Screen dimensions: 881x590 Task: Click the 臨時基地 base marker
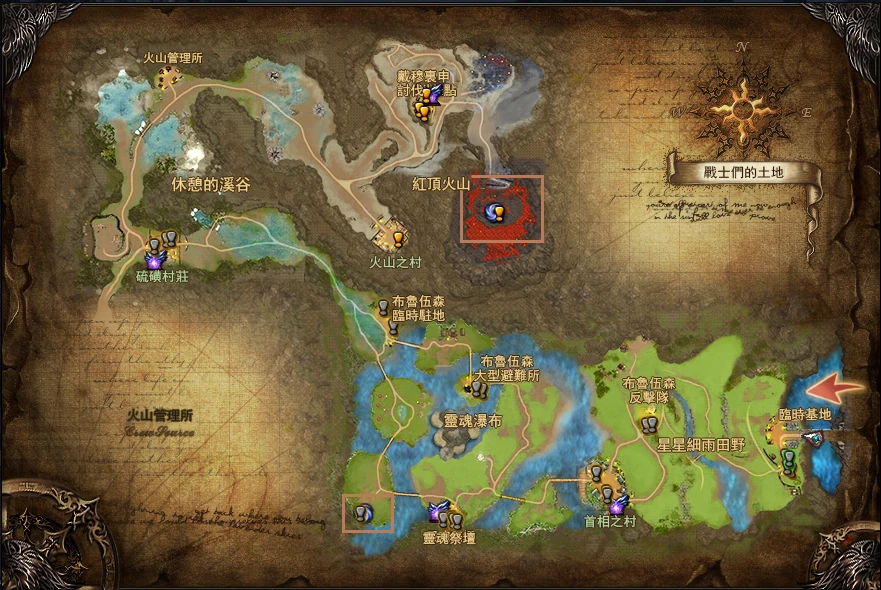(789, 459)
